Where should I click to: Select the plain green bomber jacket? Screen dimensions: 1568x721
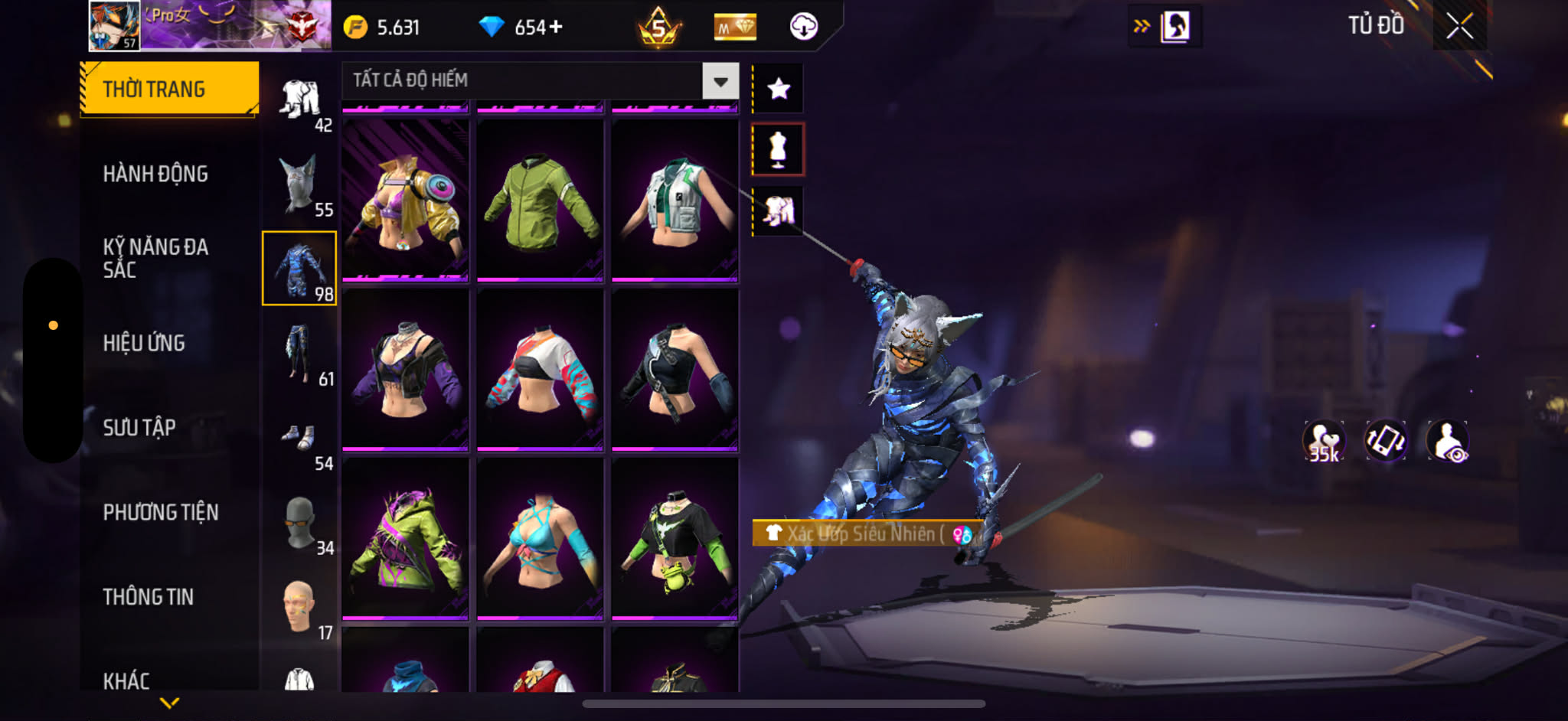point(540,200)
